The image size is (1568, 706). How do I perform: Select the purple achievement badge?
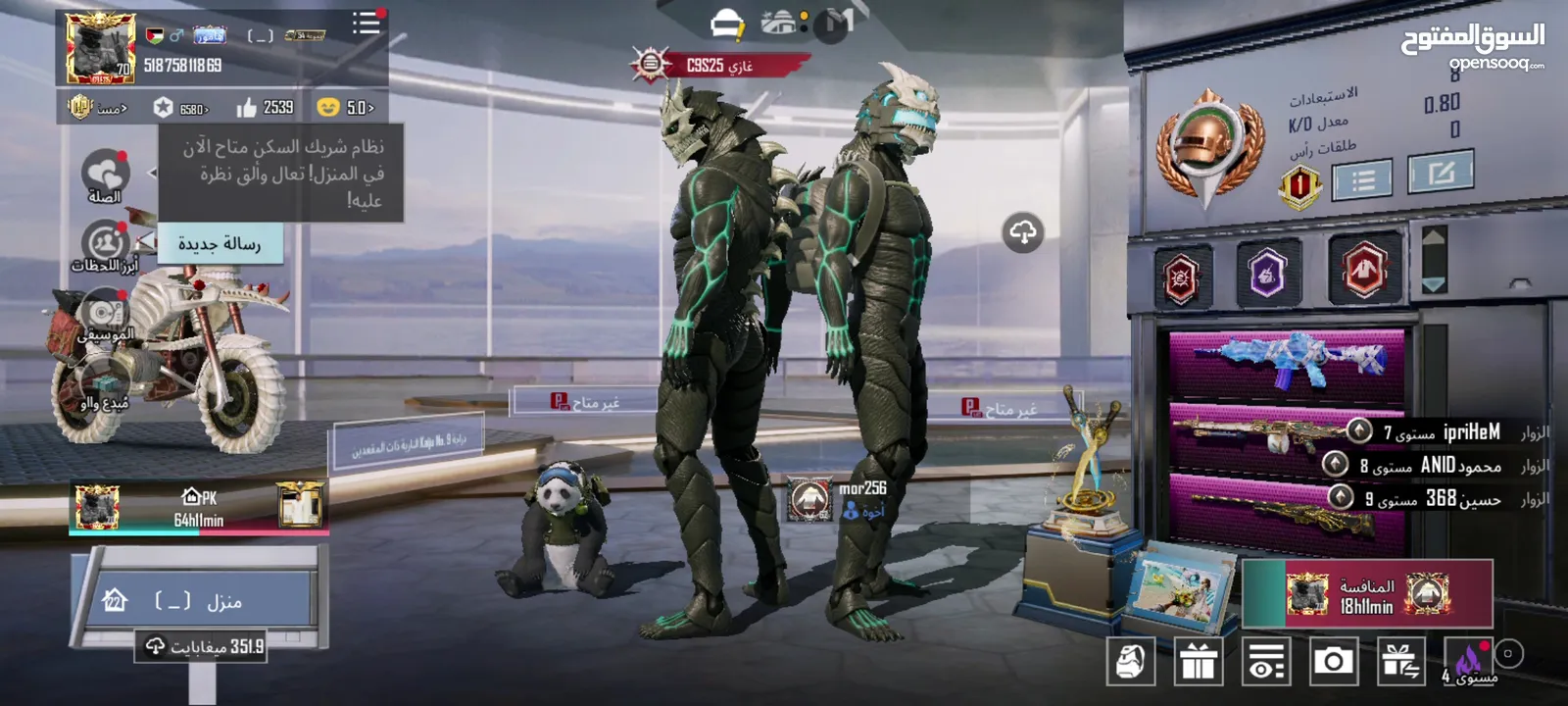coord(1267,274)
